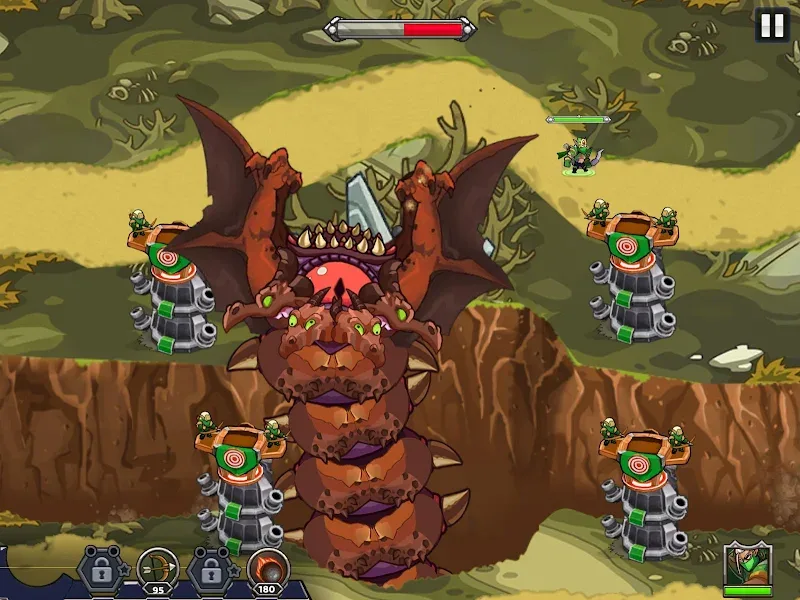Use the flaming meteor ability costing 180
The height and width of the screenshot is (600, 800).
[266, 566]
